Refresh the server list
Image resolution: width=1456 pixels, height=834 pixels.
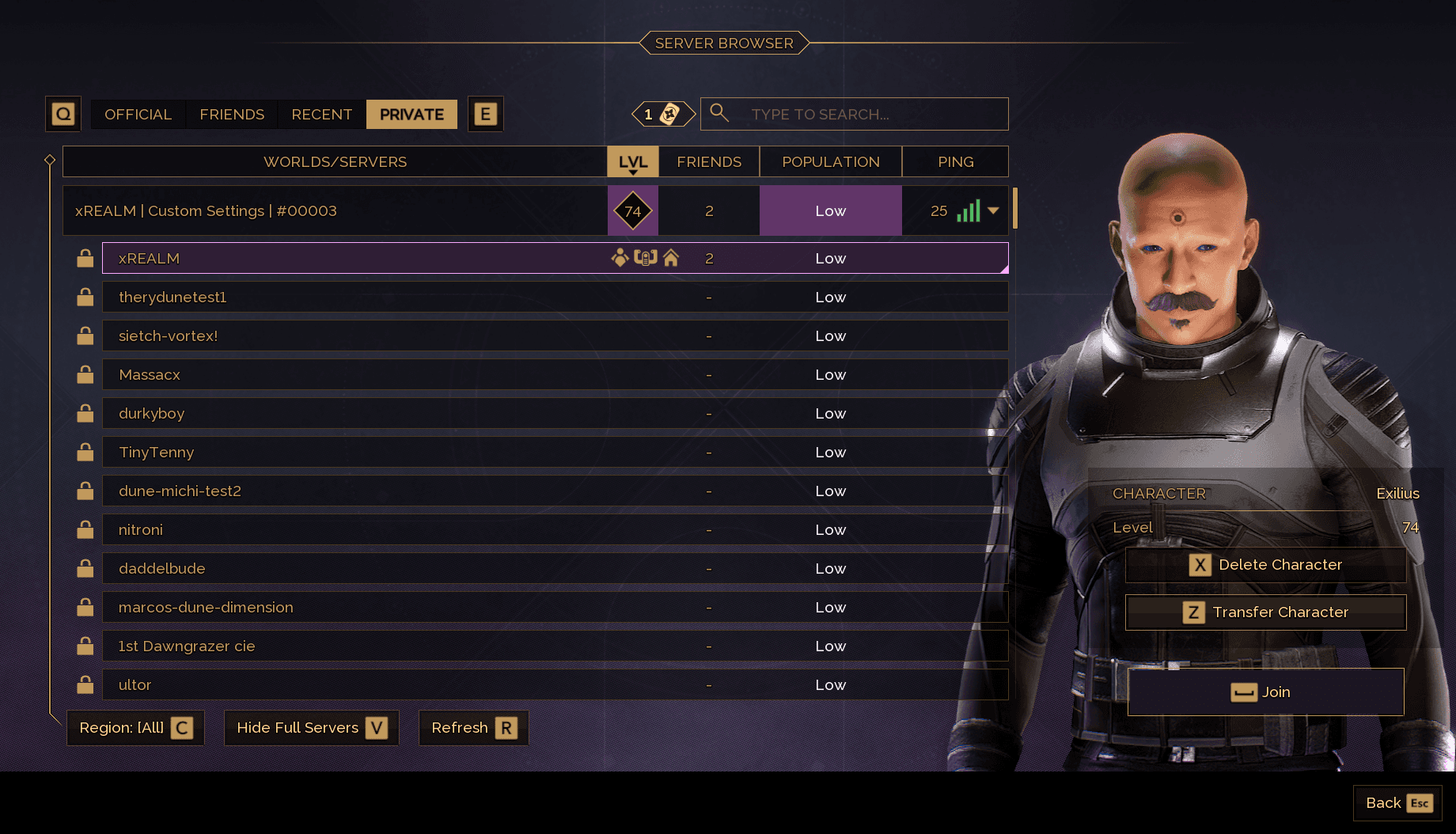473,728
